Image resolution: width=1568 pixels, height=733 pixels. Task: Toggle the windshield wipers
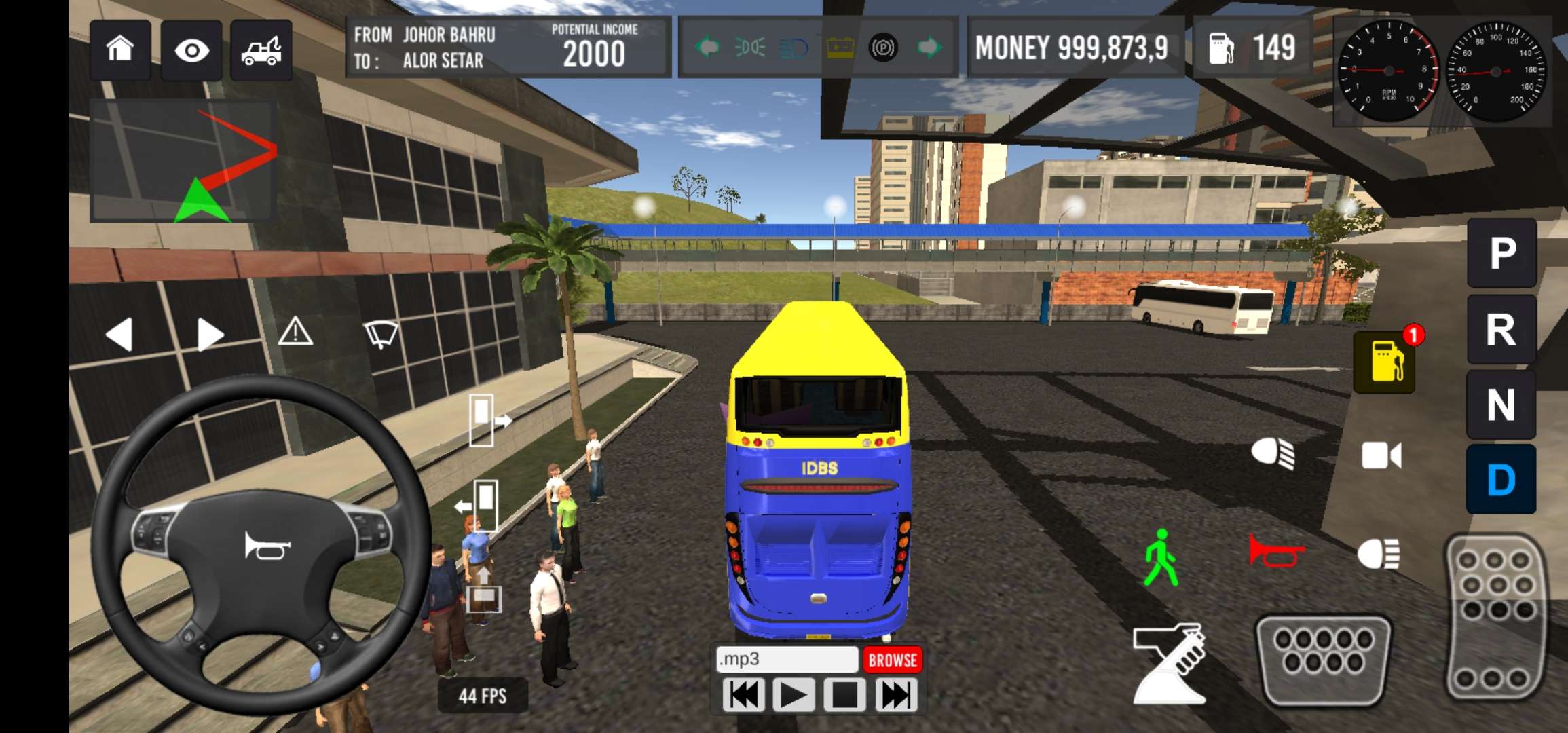(381, 334)
